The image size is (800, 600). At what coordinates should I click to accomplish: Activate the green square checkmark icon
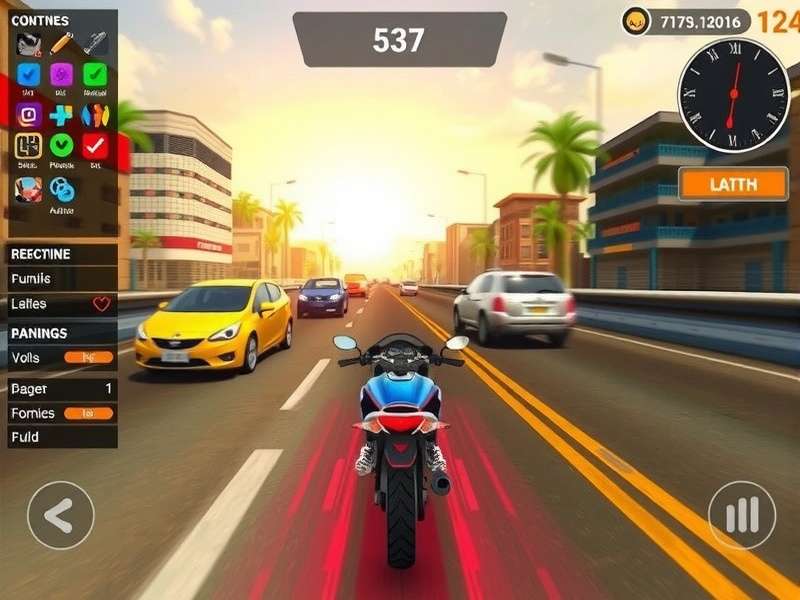tap(95, 75)
